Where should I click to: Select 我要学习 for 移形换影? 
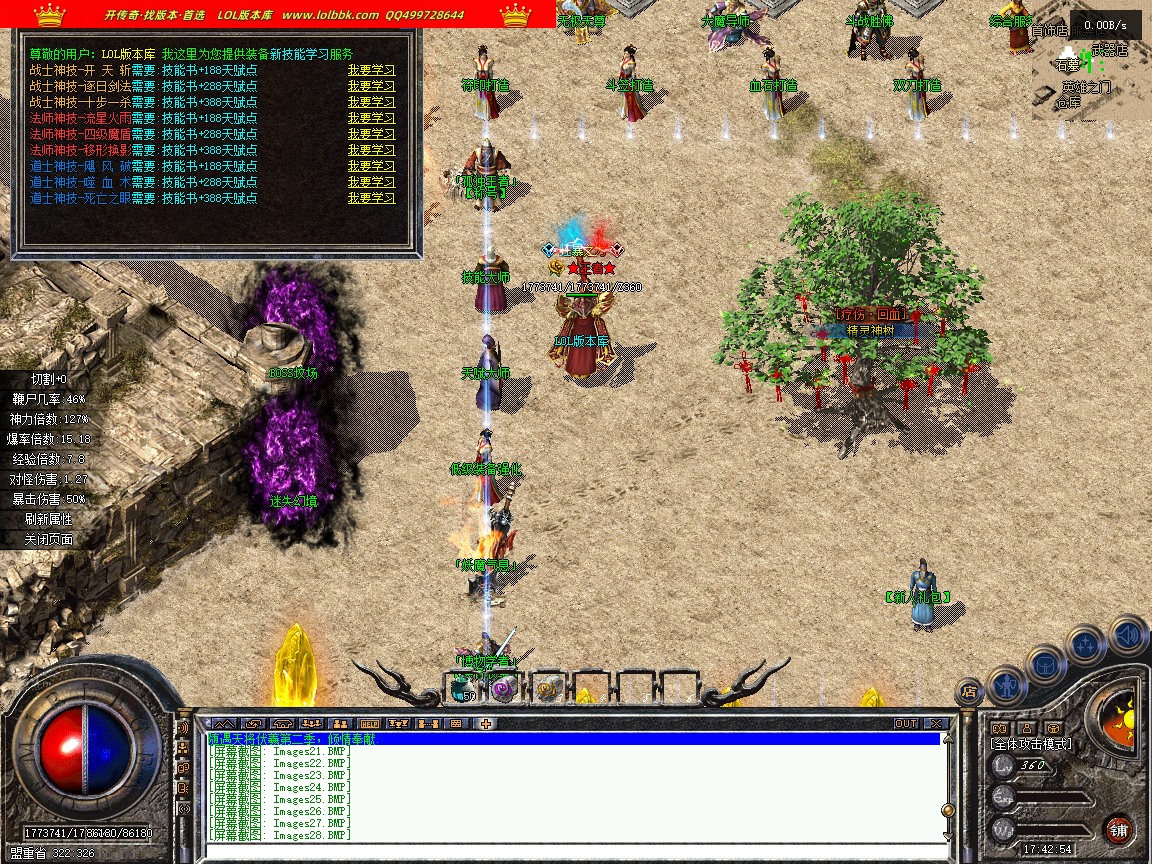[371, 150]
